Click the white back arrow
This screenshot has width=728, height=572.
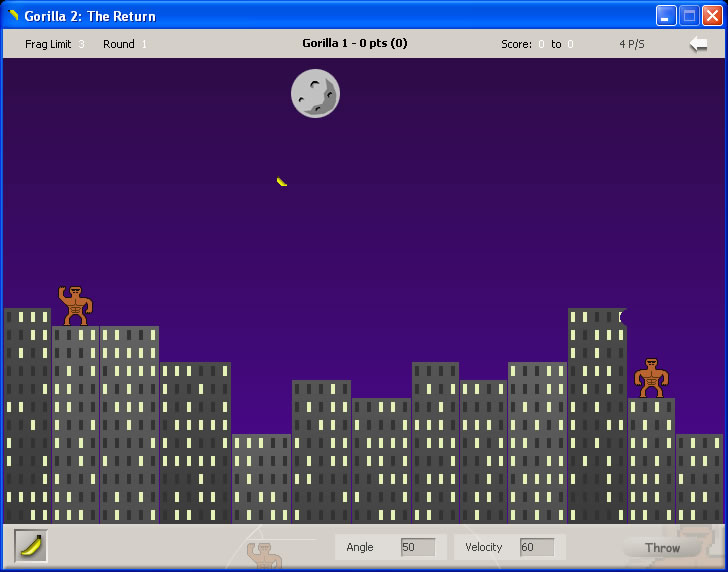pyautogui.click(x=698, y=44)
